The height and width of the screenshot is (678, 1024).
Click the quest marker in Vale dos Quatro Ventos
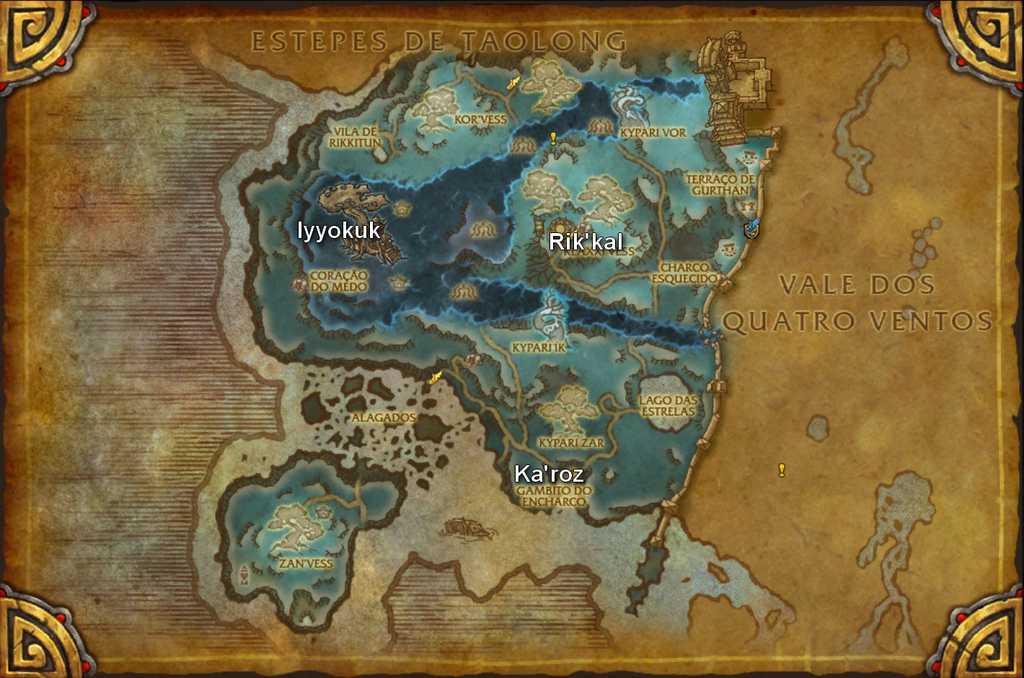(x=781, y=470)
